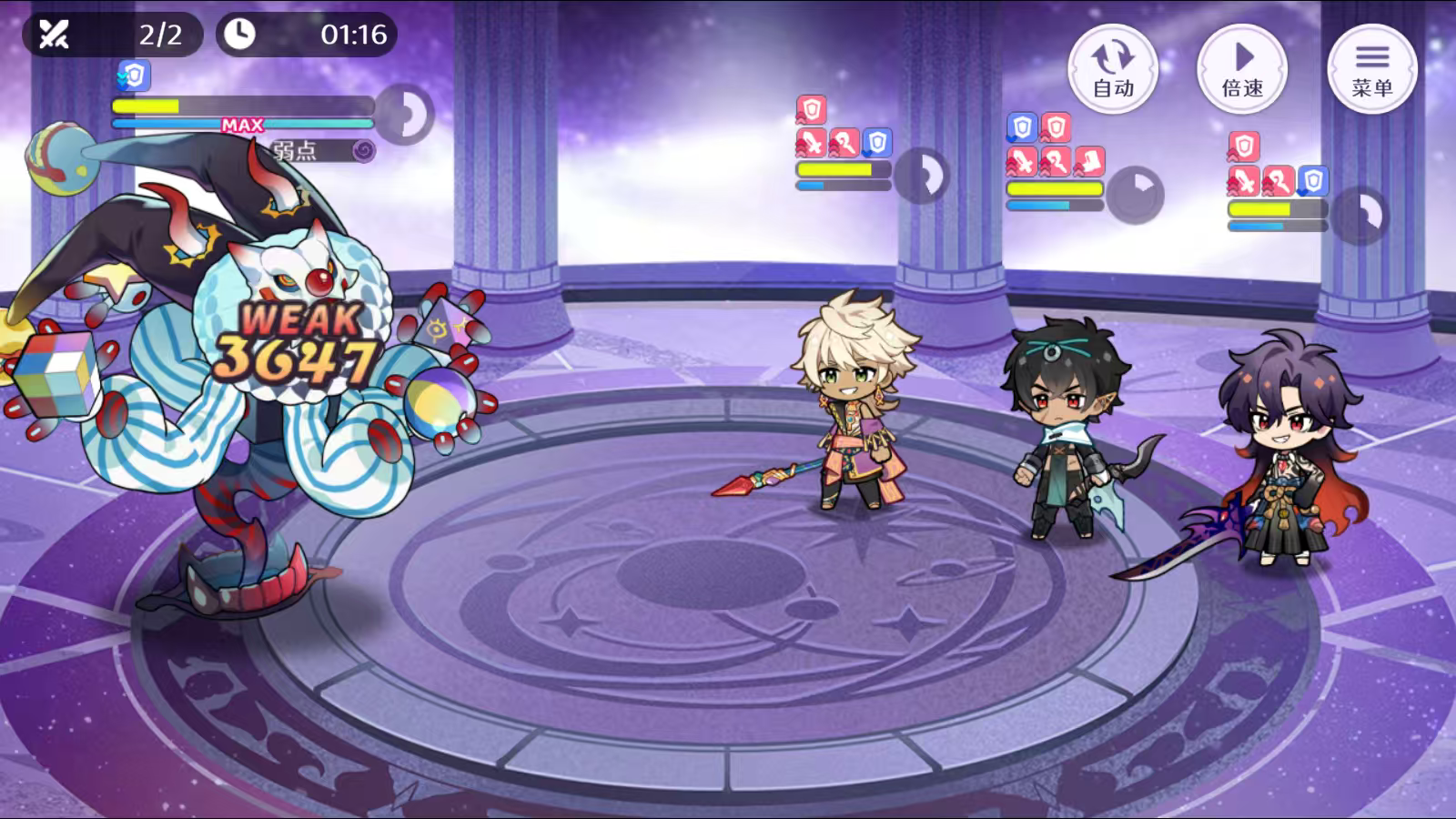The image size is (1456, 819).
Task: Tap the red shield debuff above the purple-haired swordsman
Action: [x=1244, y=146]
